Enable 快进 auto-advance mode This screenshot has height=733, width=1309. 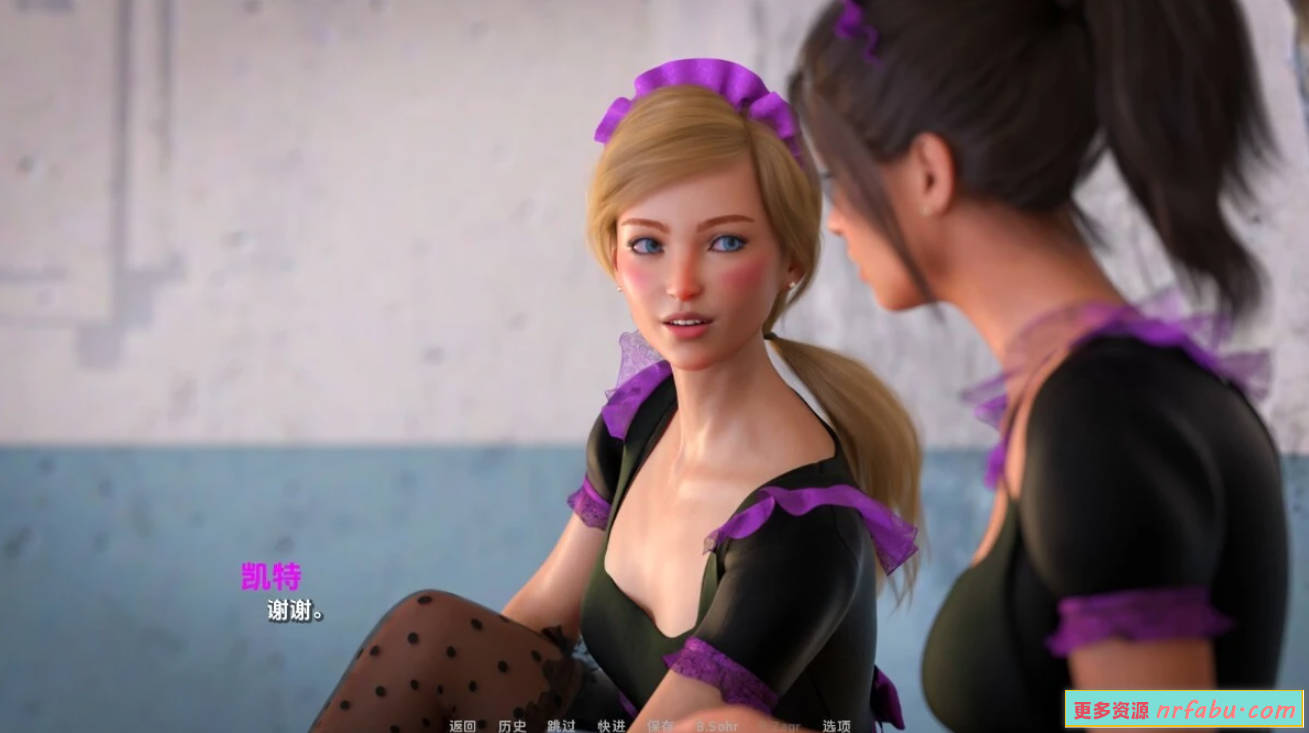(x=612, y=726)
